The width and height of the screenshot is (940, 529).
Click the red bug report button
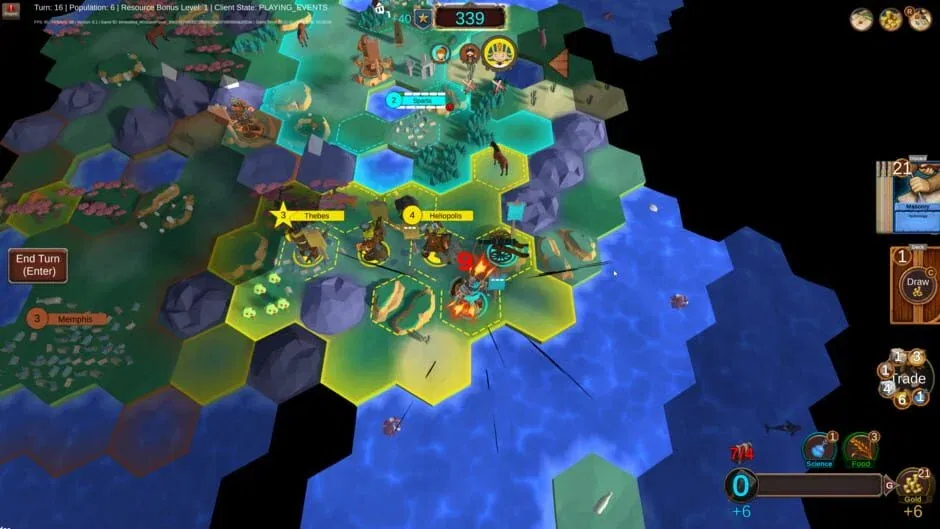(x=10, y=10)
